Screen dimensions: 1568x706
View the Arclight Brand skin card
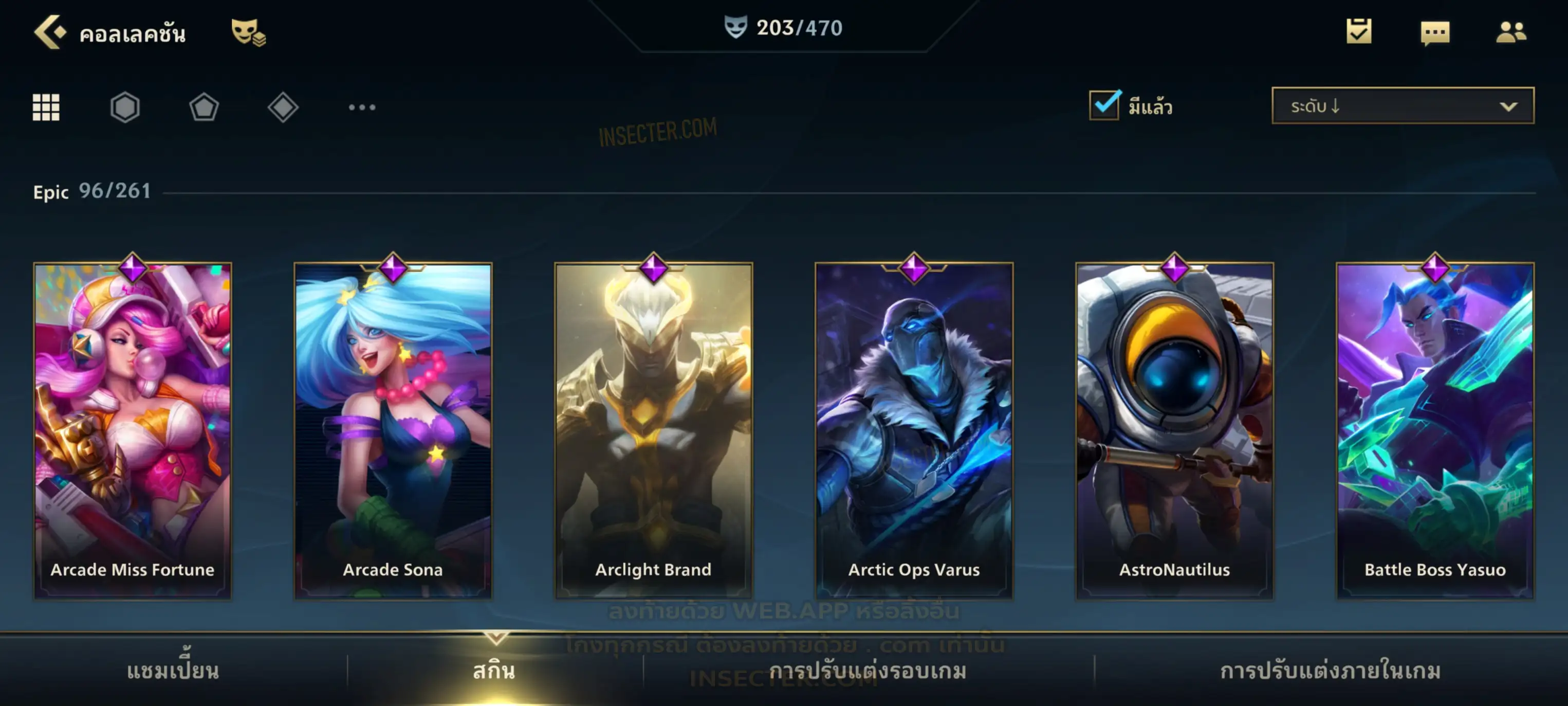(x=654, y=429)
